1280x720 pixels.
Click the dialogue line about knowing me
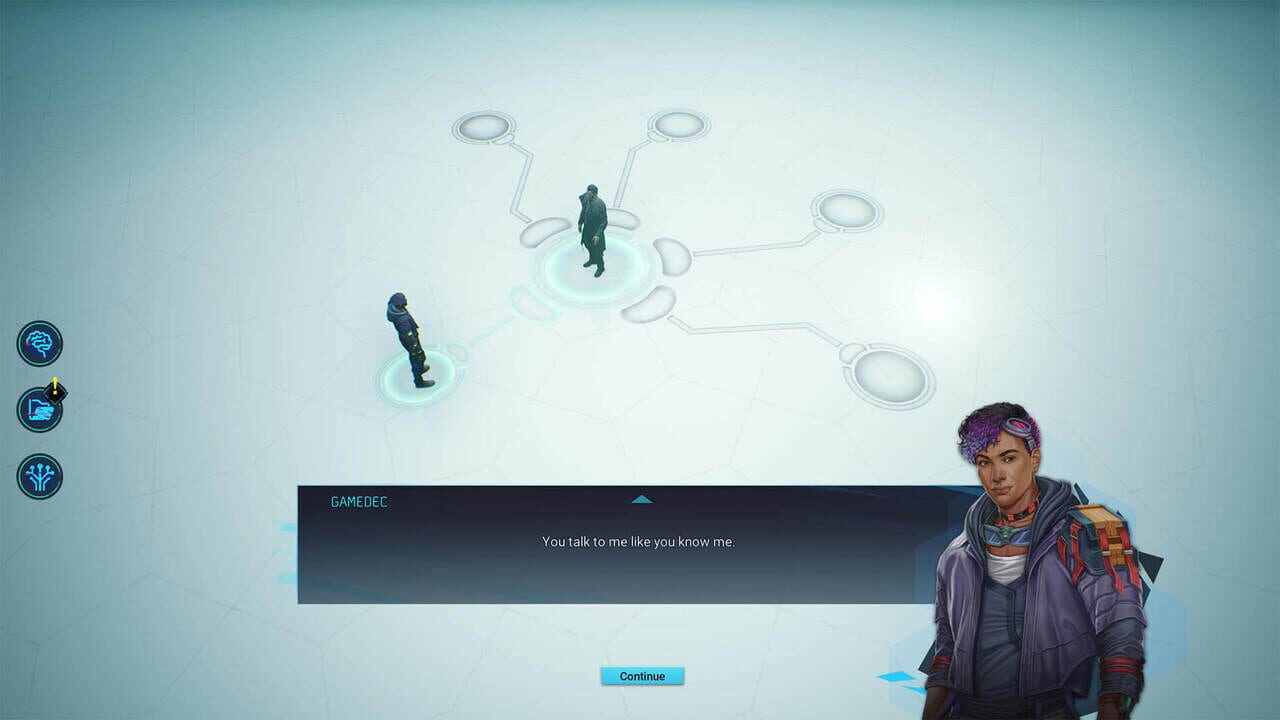[641, 541]
